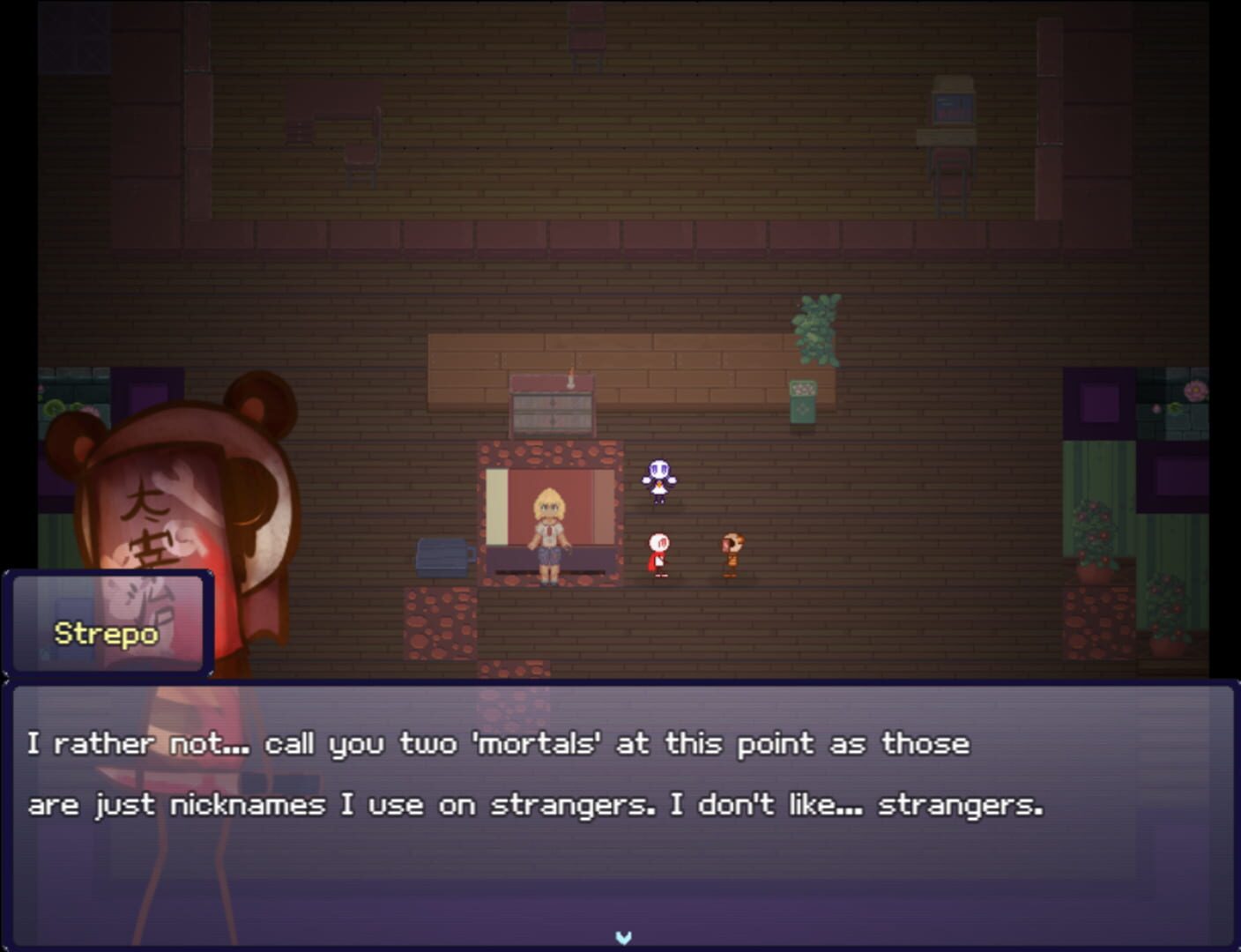Click the blue continue arrow indicator
This screenshot has width=1241, height=952.
[623, 938]
